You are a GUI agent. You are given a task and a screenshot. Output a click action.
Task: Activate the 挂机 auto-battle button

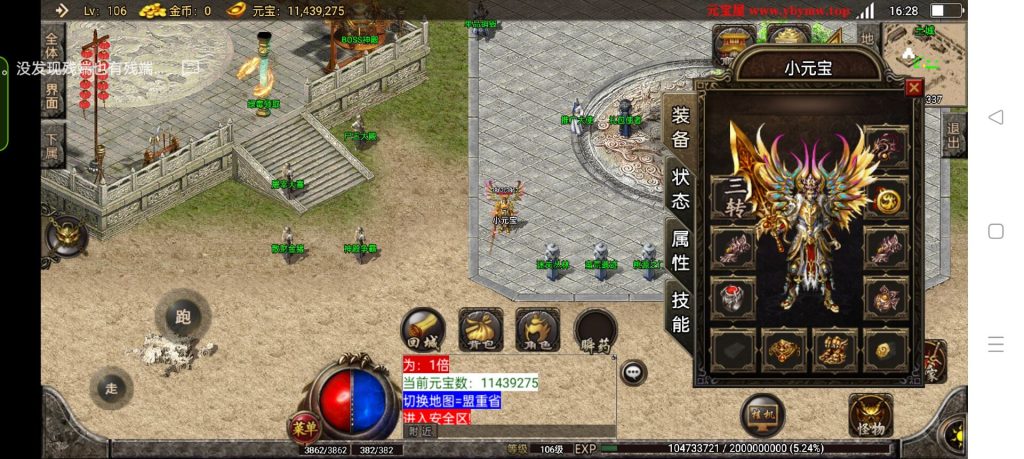[762, 414]
